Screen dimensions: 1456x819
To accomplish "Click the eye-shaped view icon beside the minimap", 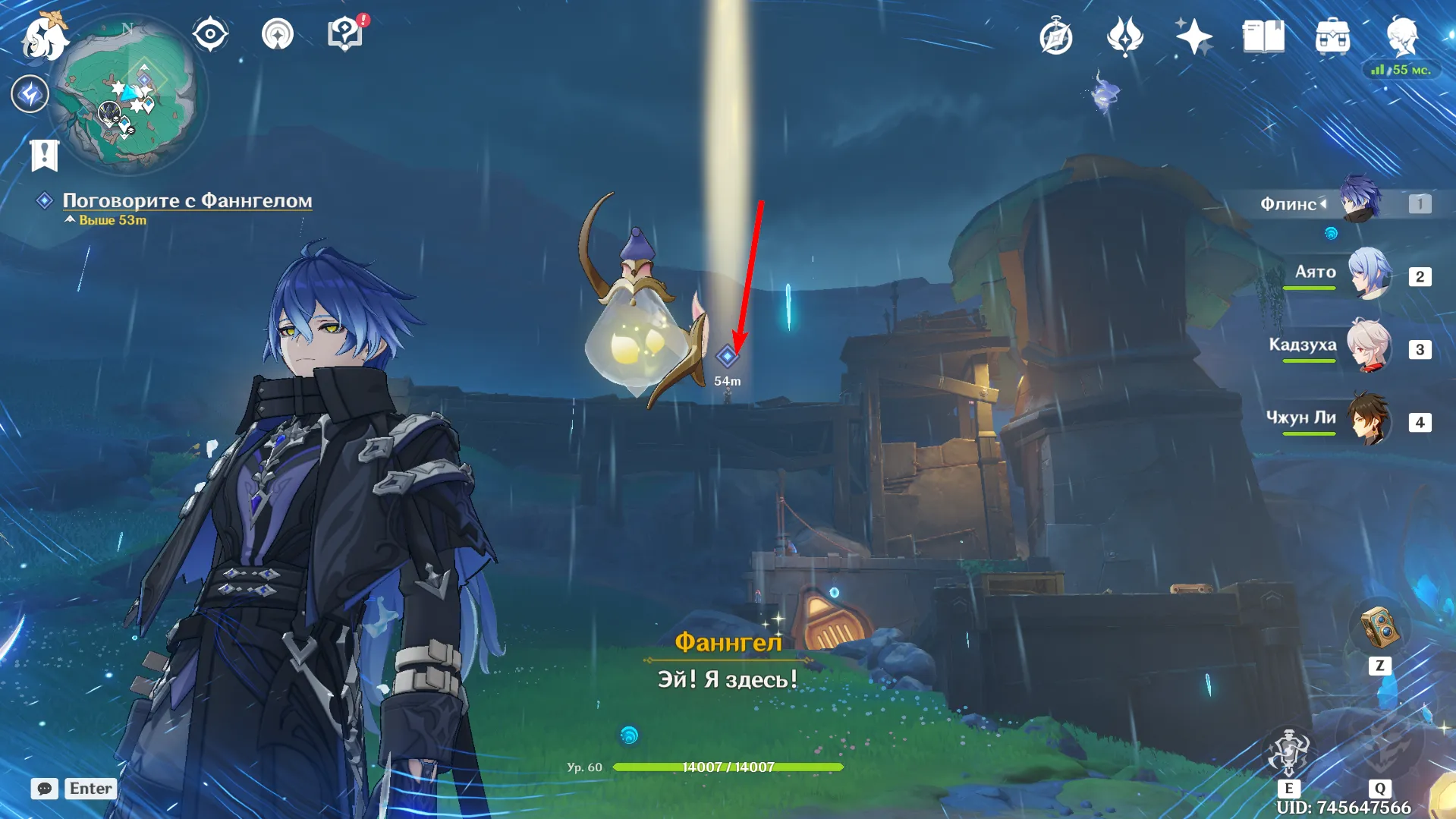I will tap(210, 33).
